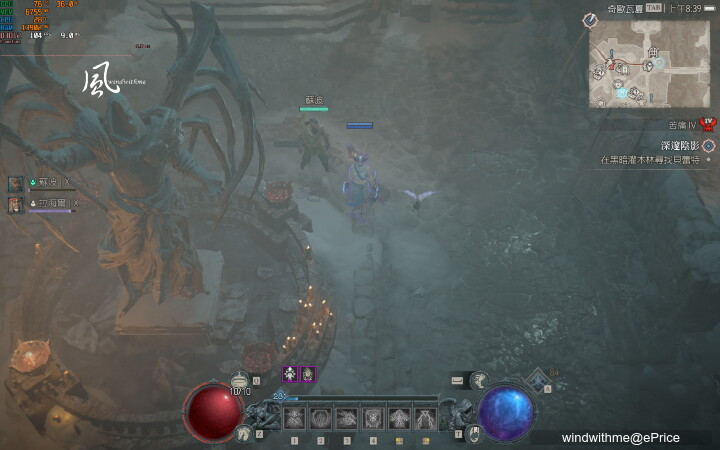The width and height of the screenshot is (720, 450).
Task: Select the party portrait of the red-headband character
Action: pyautogui.click(x=16, y=203)
